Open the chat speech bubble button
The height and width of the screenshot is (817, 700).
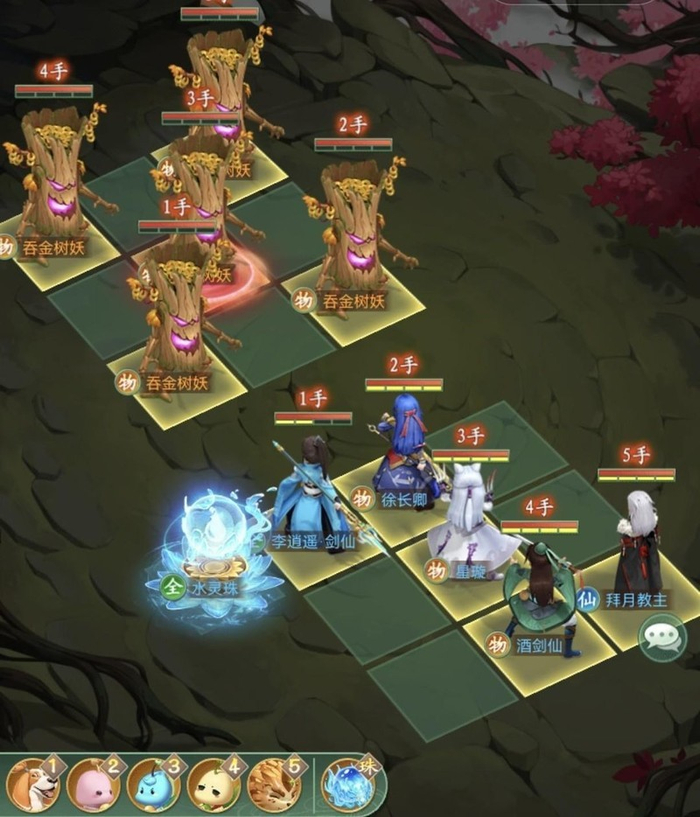tap(662, 637)
